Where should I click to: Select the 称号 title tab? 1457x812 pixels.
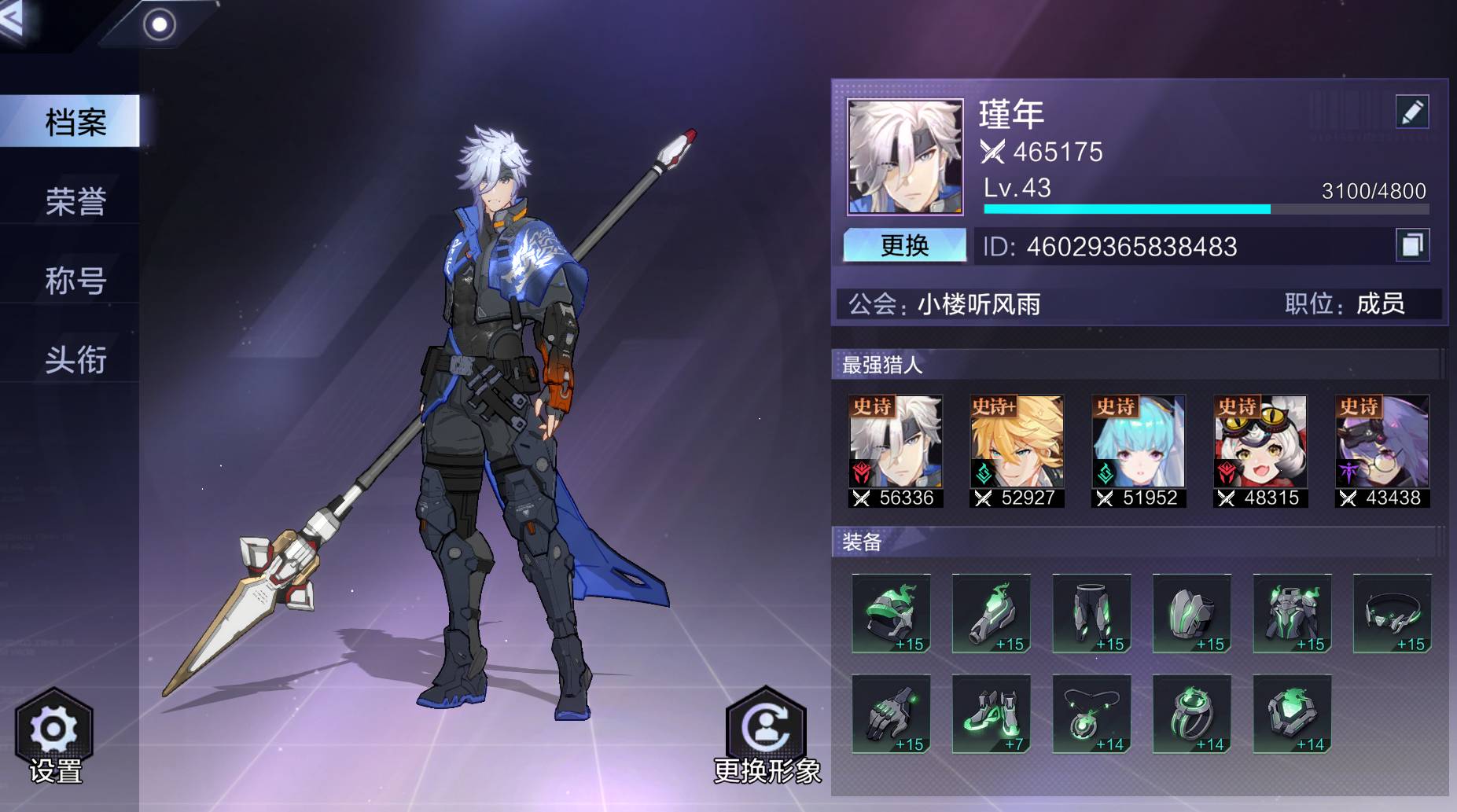[x=75, y=281]
